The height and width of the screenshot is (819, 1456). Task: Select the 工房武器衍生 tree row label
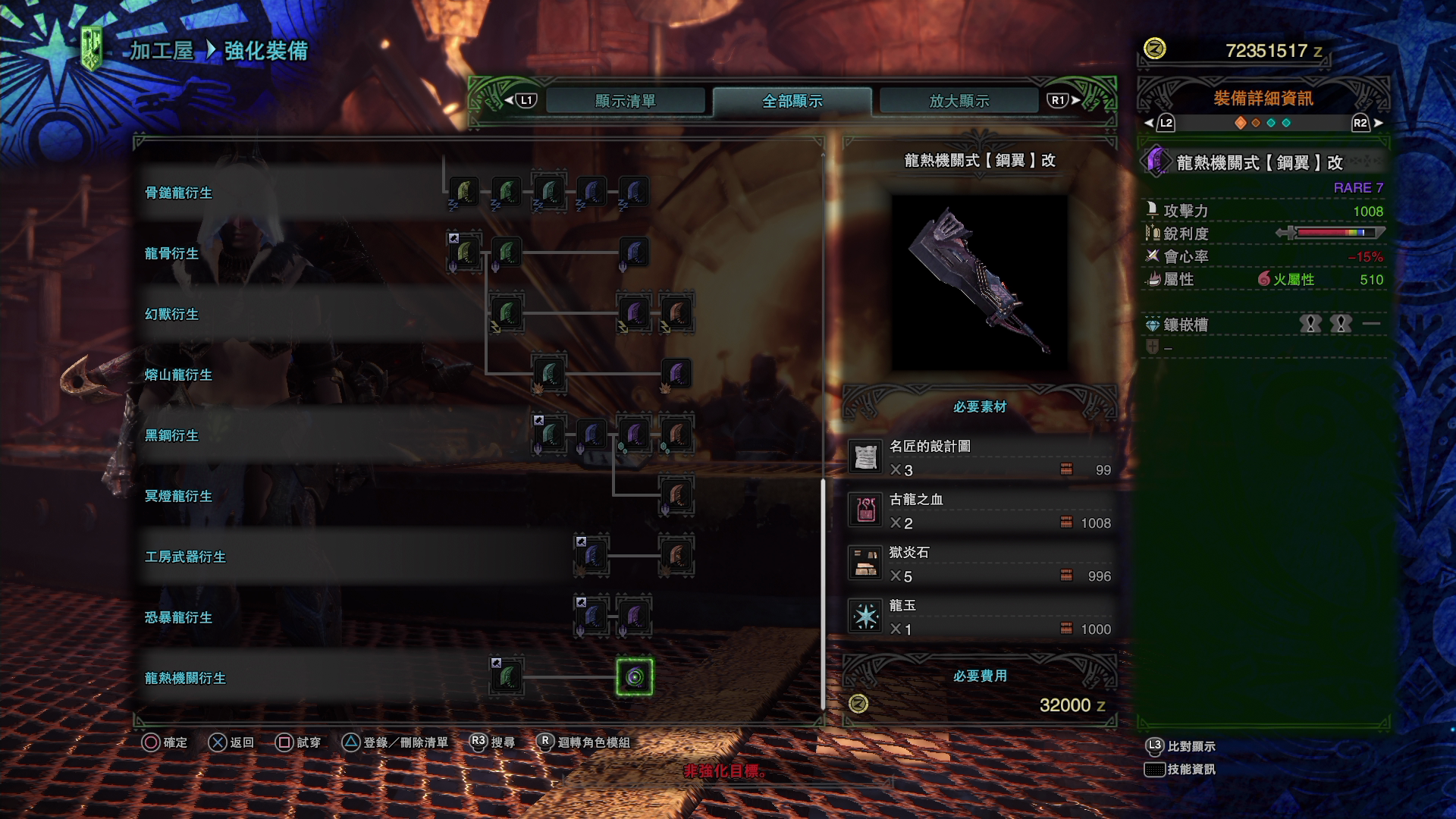[185, 557]
